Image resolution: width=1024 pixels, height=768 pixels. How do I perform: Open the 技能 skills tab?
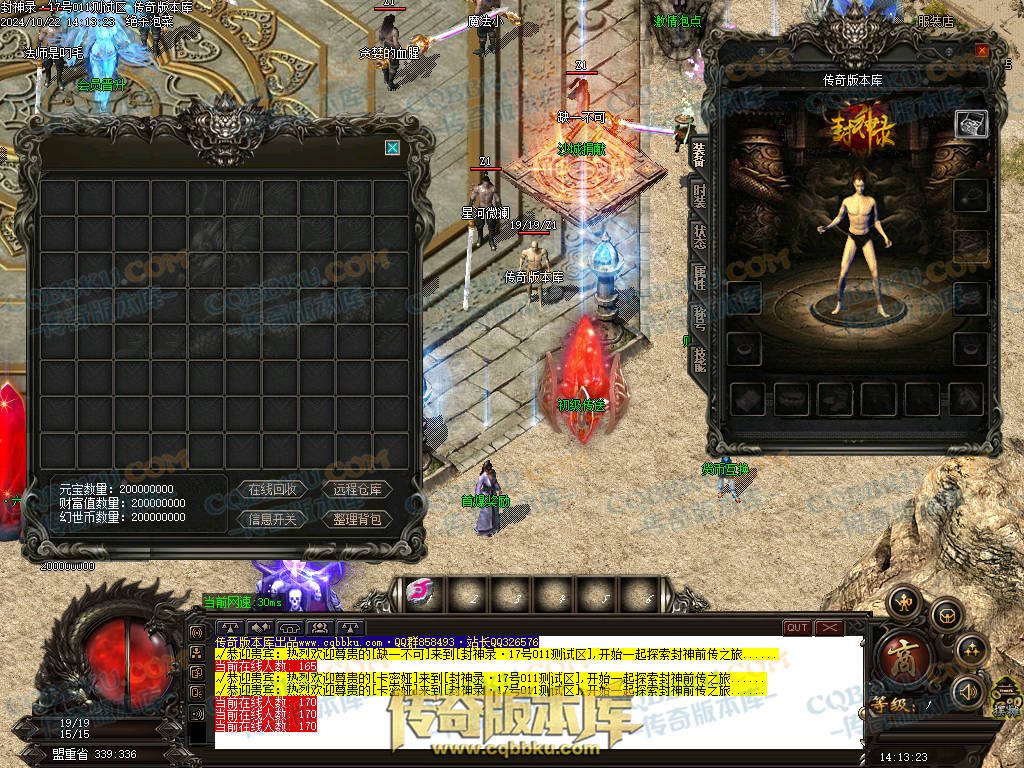[x=699, y=360]
